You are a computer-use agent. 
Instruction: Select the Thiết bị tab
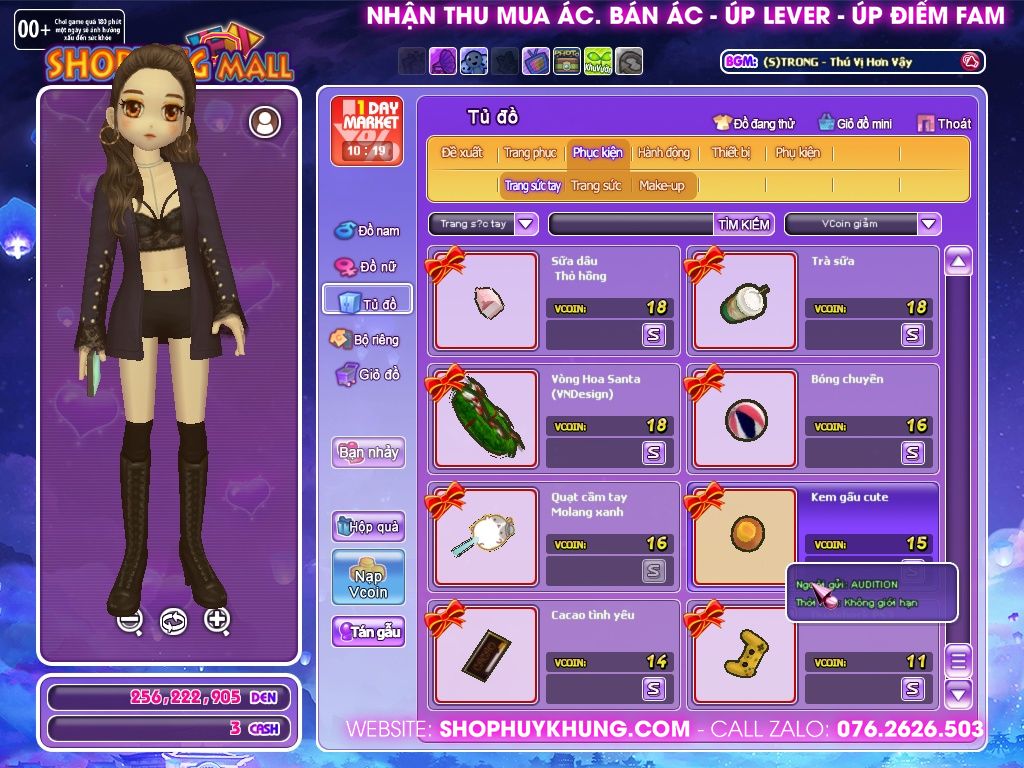pyautogui.click(x=731, y=153)
